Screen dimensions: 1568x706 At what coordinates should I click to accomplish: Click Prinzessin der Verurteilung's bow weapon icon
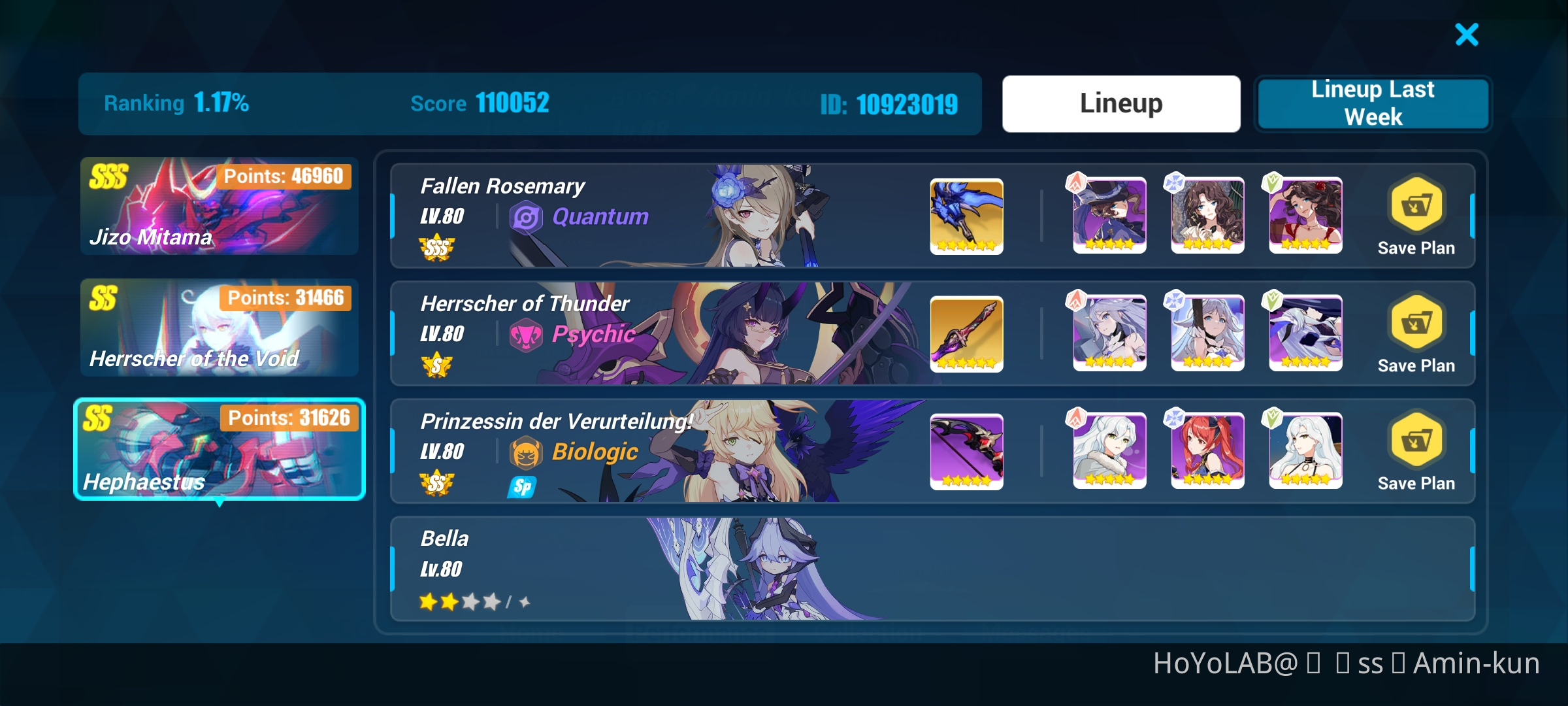pos(966,451)
